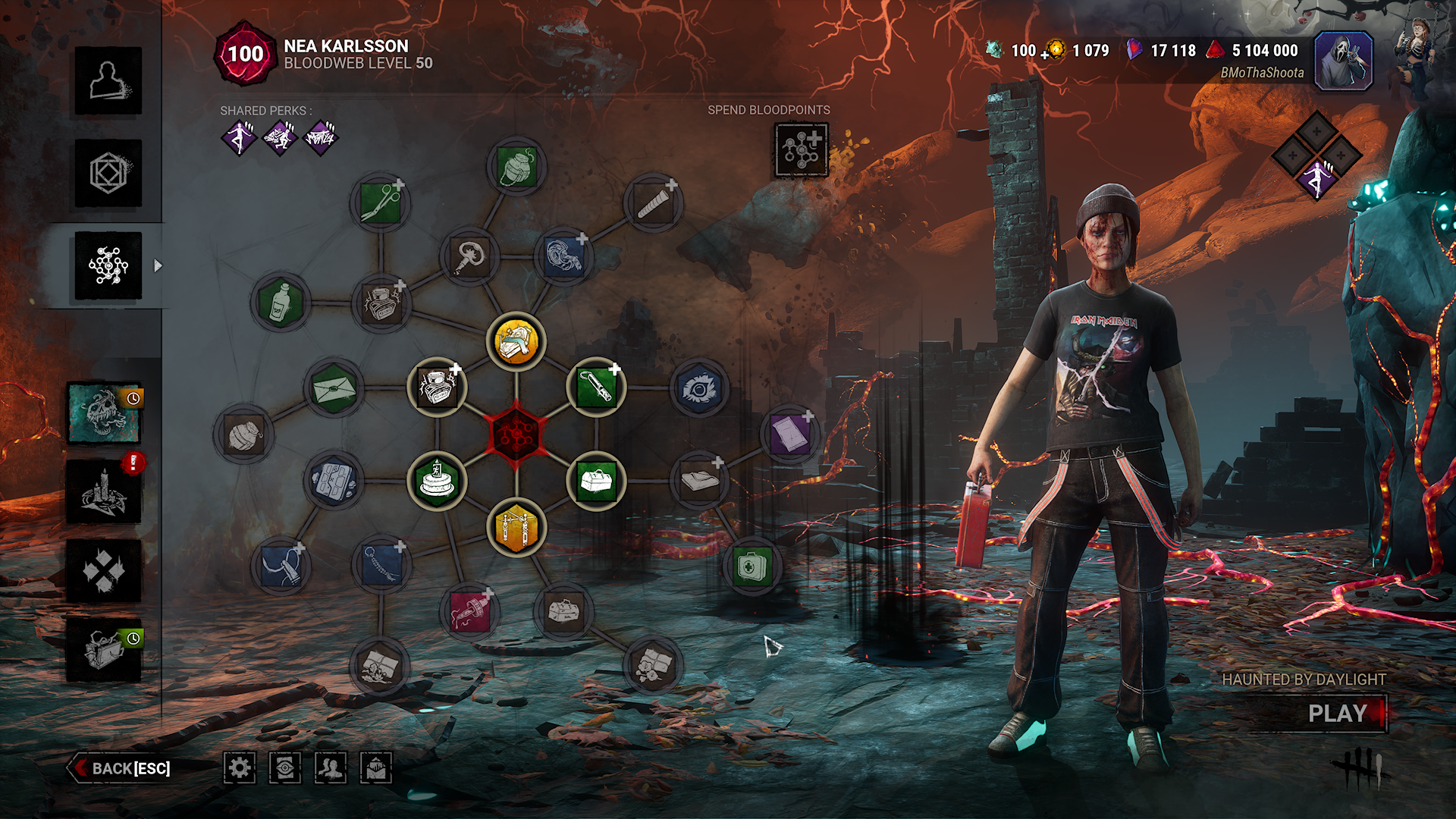This screenshot has height=819, width=1456.
Task: Buy the yellow node above the Bloodweb center
Action: click(x=516, y=341)
